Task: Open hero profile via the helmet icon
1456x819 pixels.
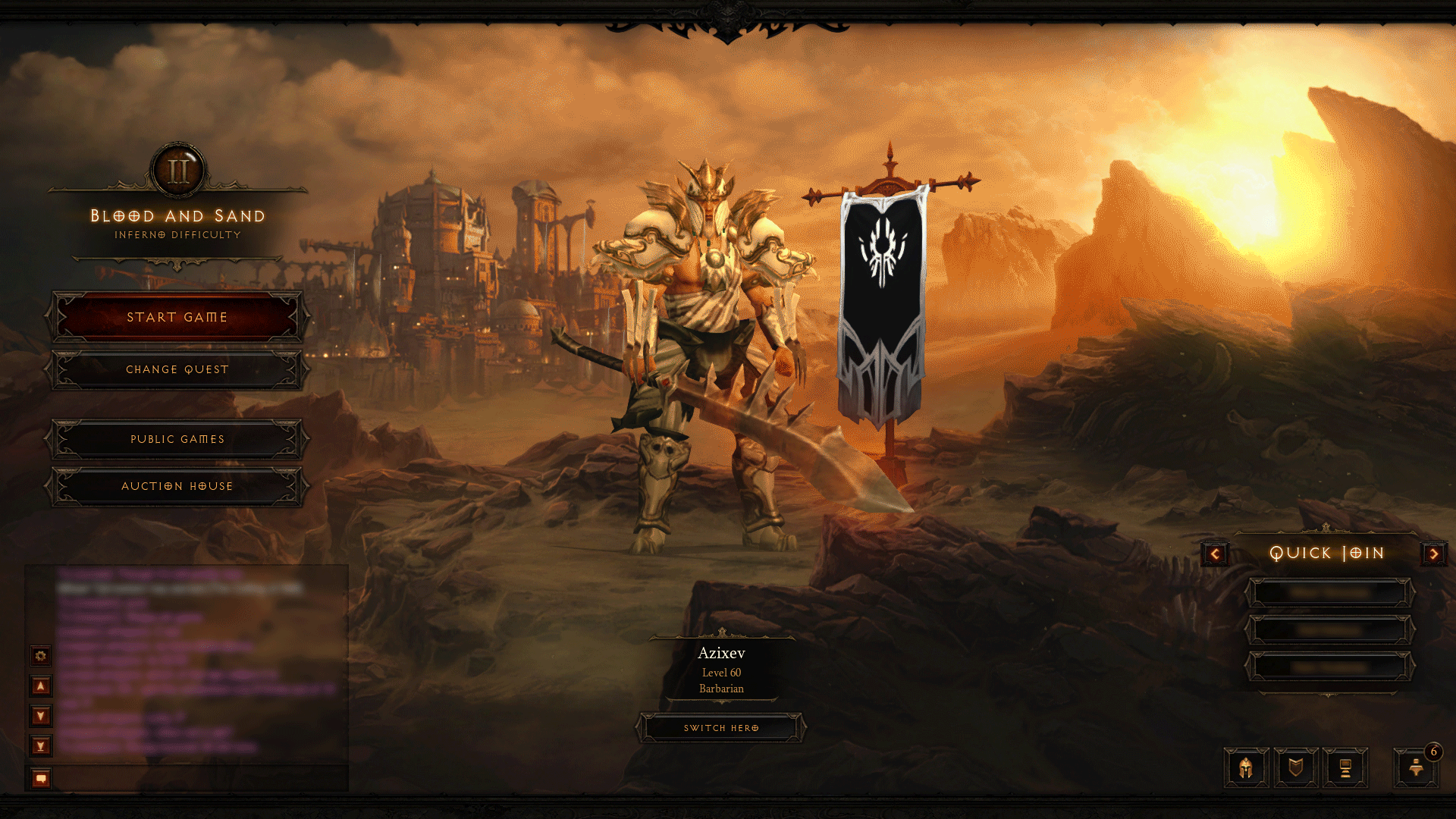Action: [x=1246, y=767]
